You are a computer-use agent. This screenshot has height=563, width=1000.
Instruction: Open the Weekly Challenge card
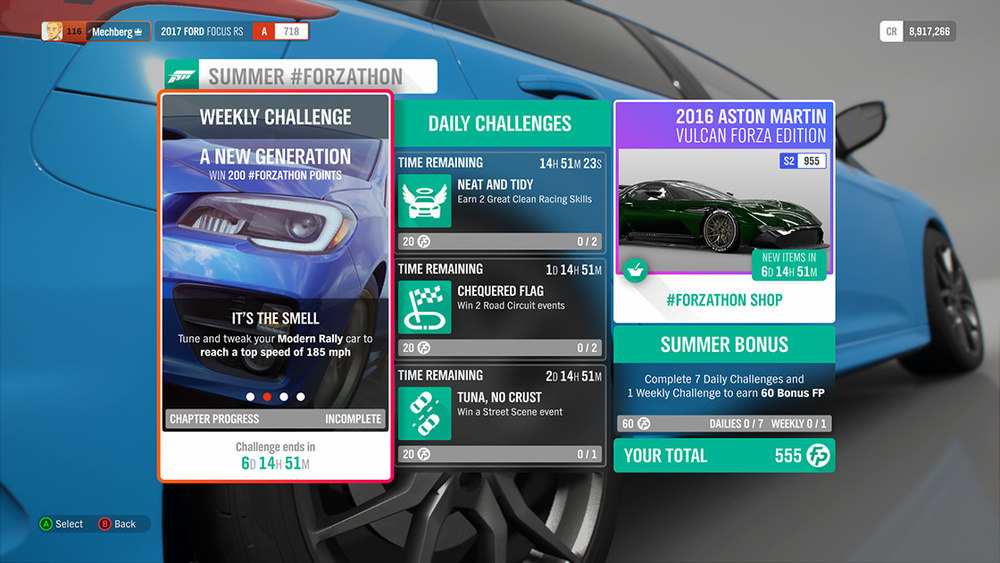[275, 287]
